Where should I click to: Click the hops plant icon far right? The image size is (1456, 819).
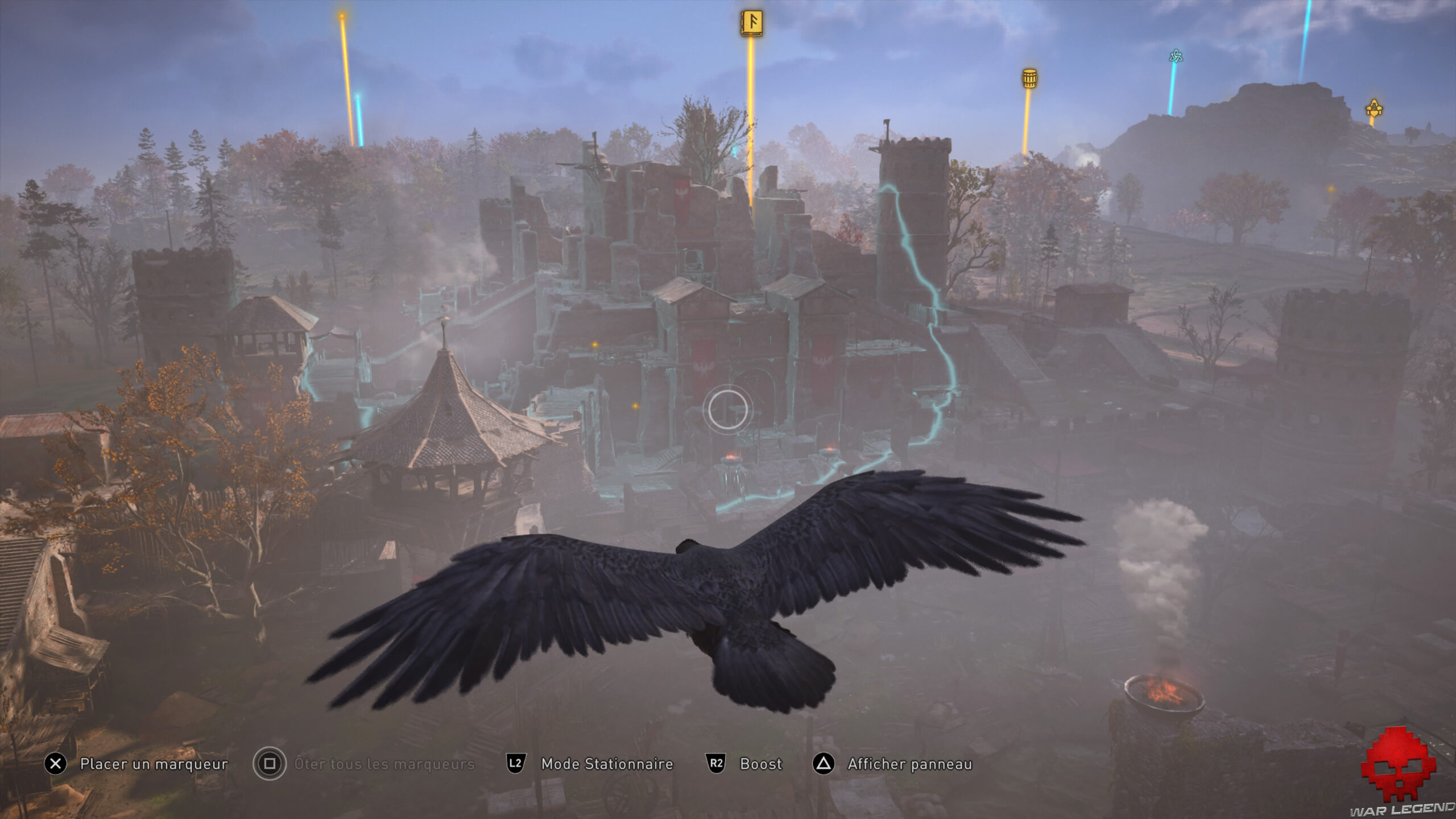(1374, 107)
